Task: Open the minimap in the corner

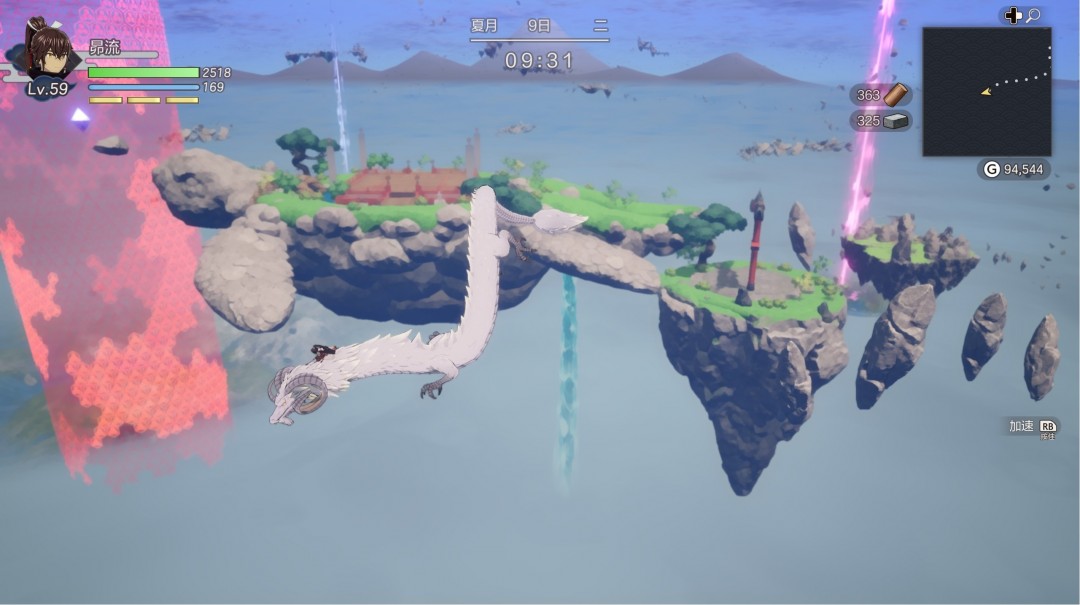Action: pyautogui.click(x=986, y=91)
